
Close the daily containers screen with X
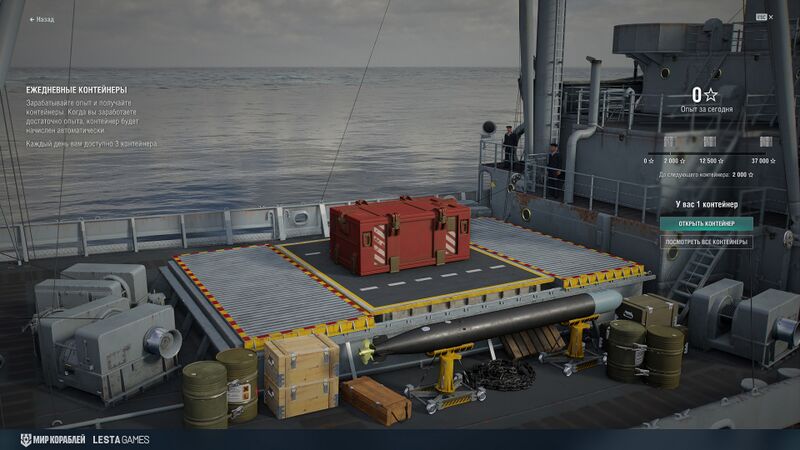click(x=770, y=17)
